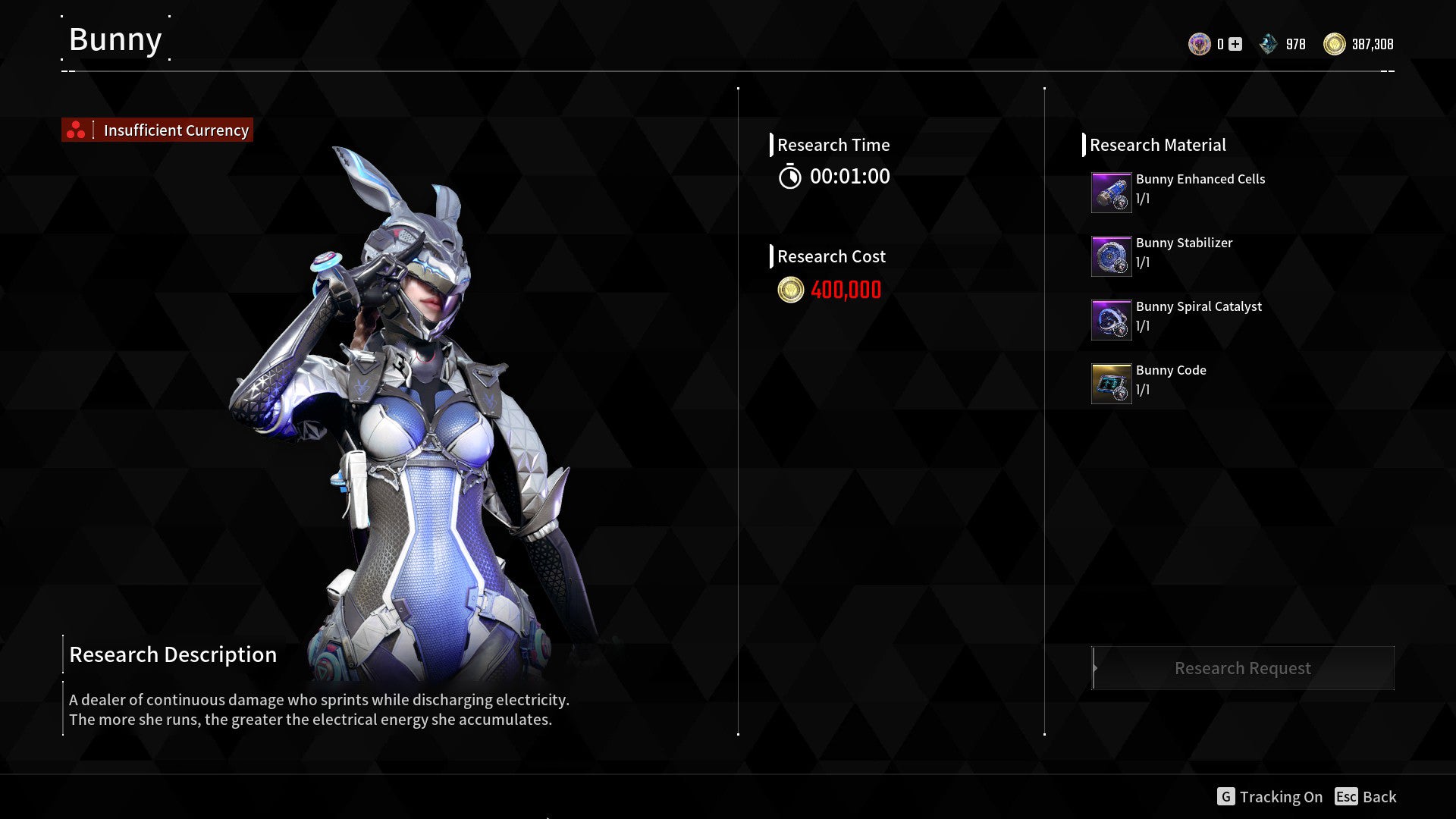Expand the Research Description section
The image size is (1456, 819).
coord(173,654)
